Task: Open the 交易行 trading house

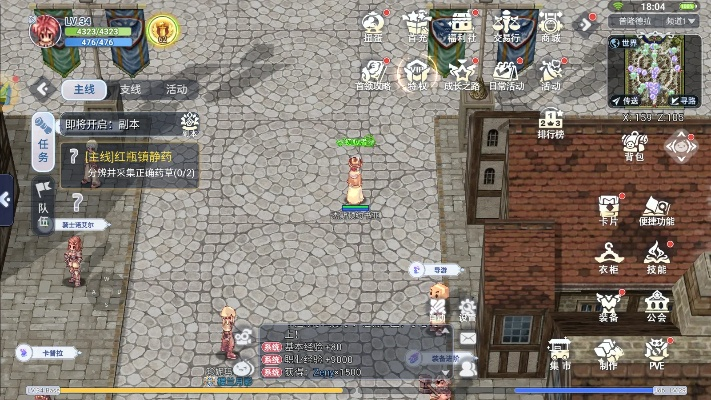Action: (x=505, y=26)
